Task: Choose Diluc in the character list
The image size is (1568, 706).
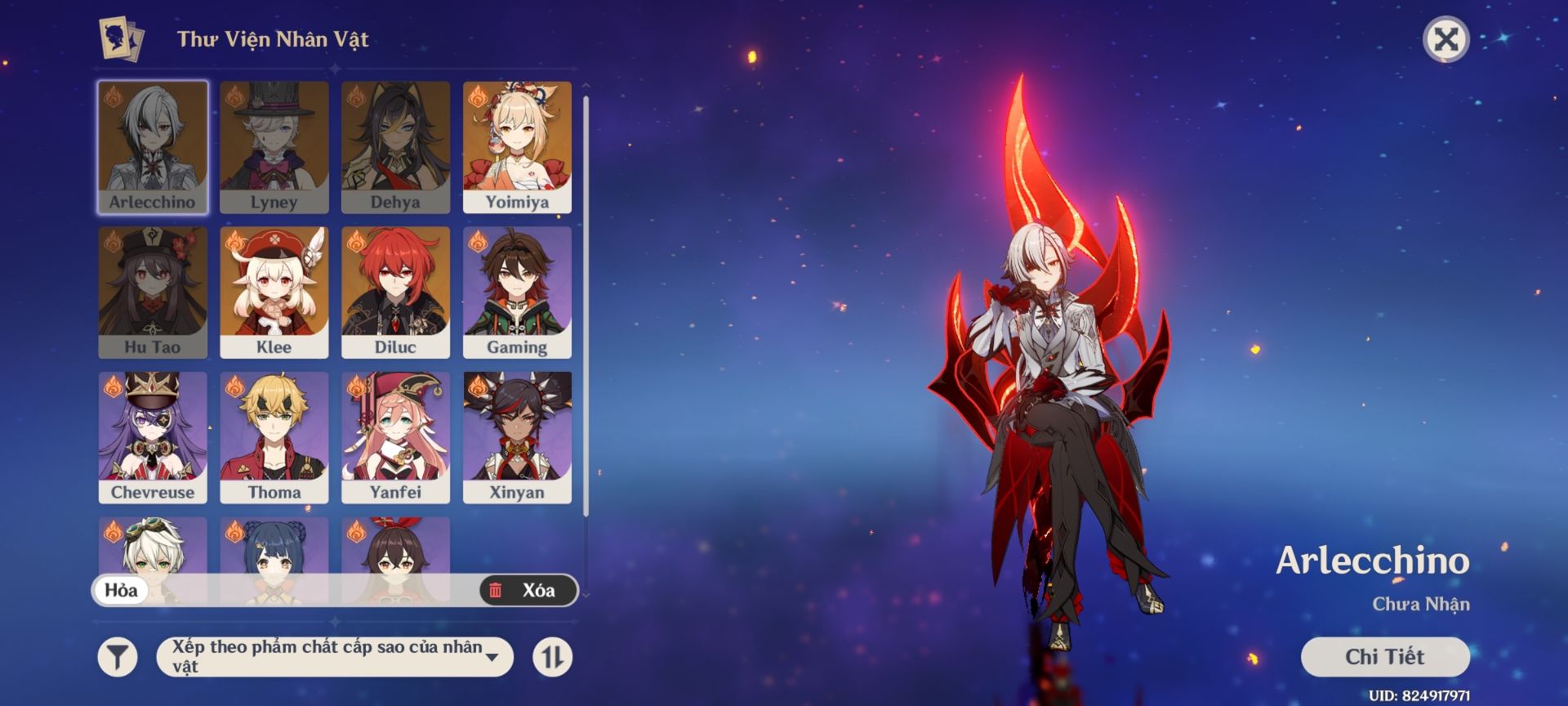Action: [396, 293]
